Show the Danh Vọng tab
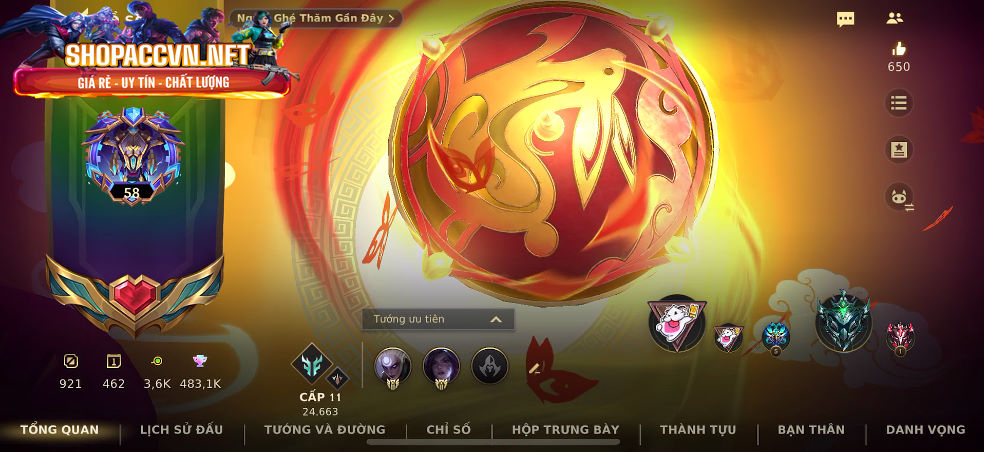This screenshot has height=452, width=984. pyautogui.click(x=925, y=430)
